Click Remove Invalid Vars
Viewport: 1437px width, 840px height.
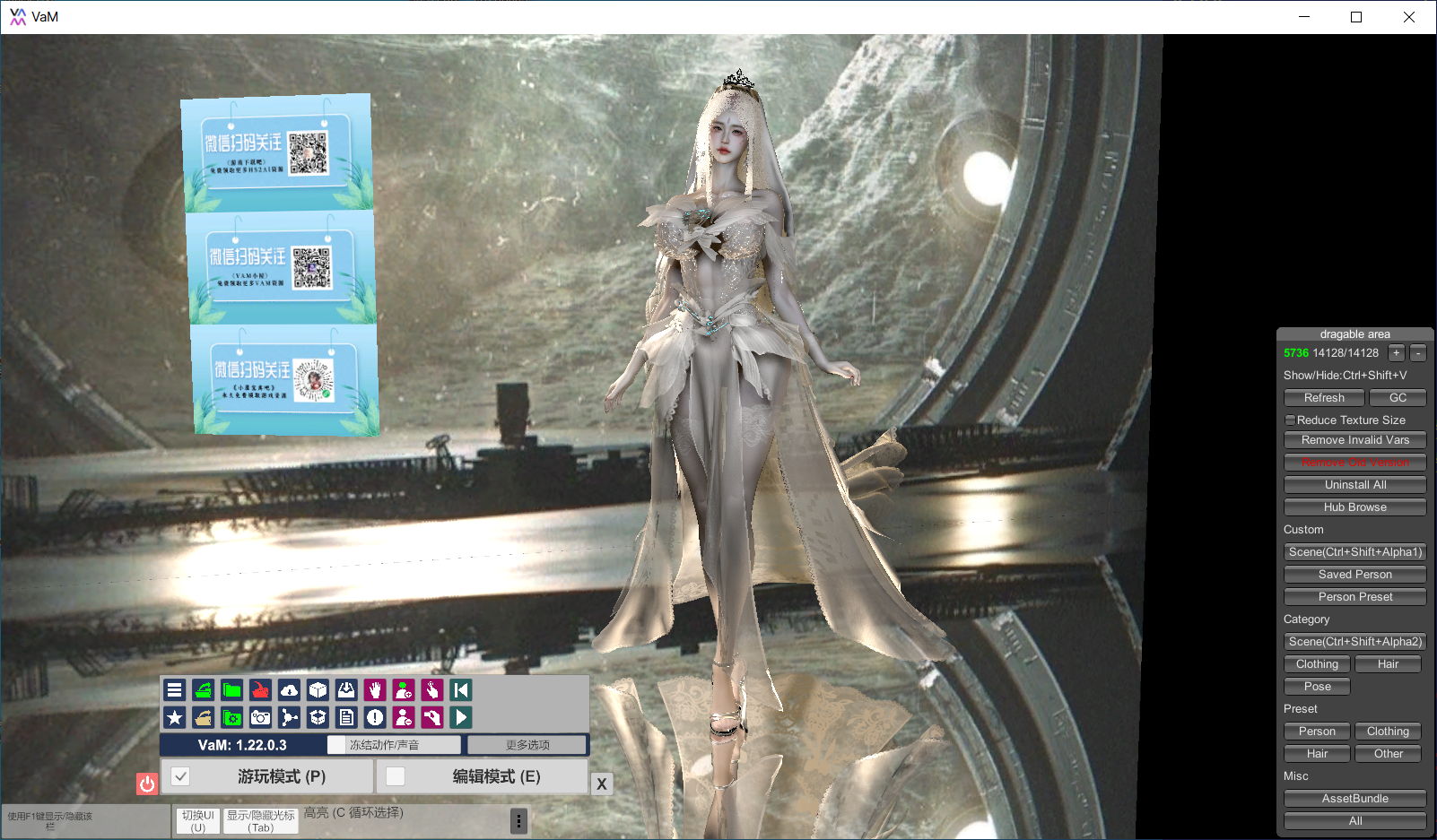1354,440
